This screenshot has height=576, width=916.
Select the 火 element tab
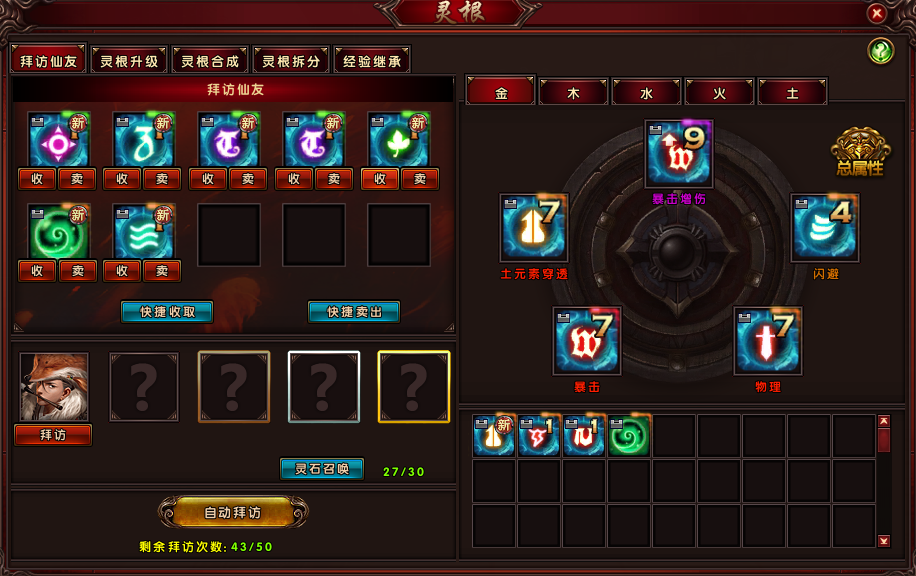(720, 93)
